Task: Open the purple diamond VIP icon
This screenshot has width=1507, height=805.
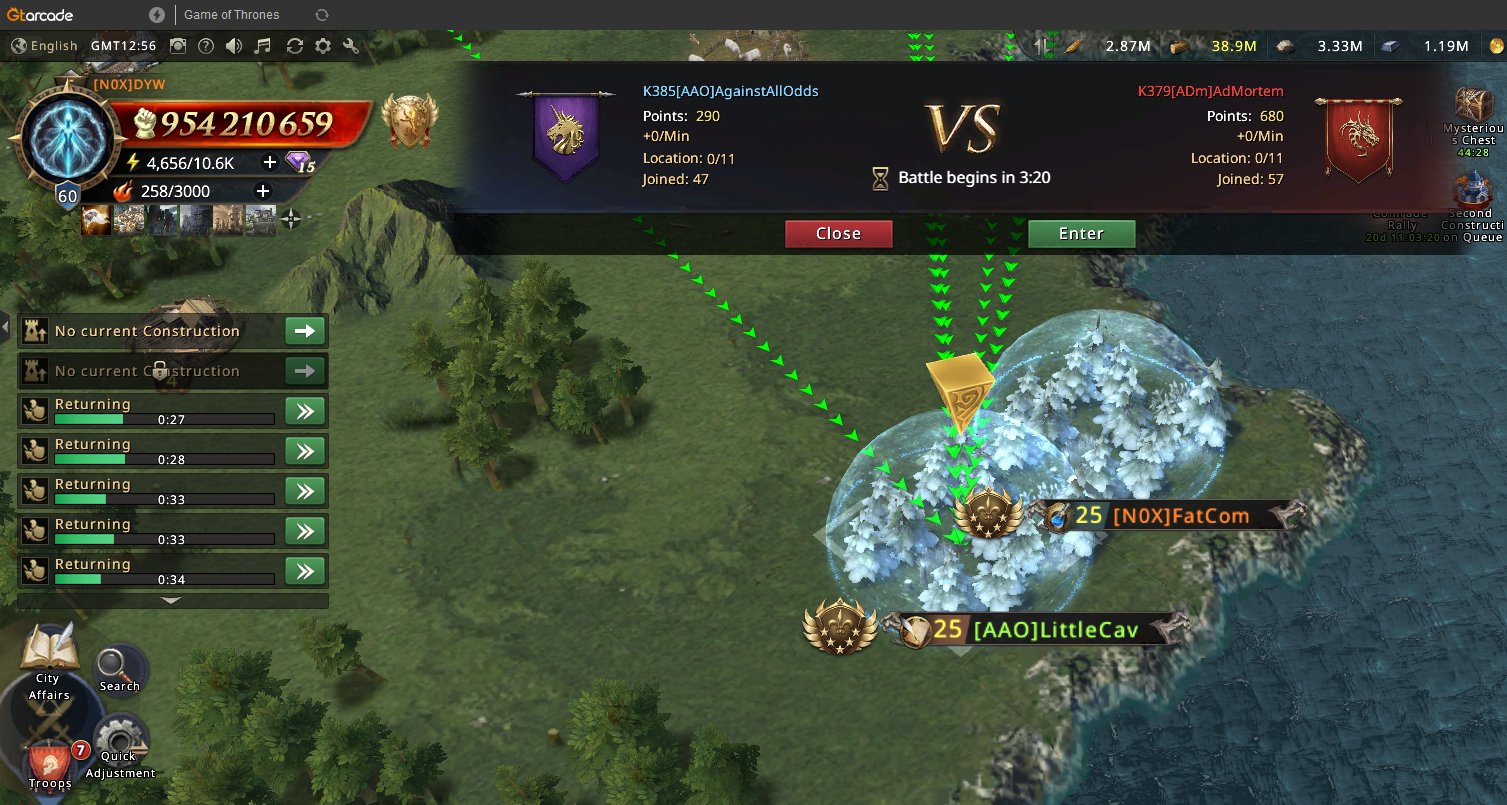Action: pos(300,163)
